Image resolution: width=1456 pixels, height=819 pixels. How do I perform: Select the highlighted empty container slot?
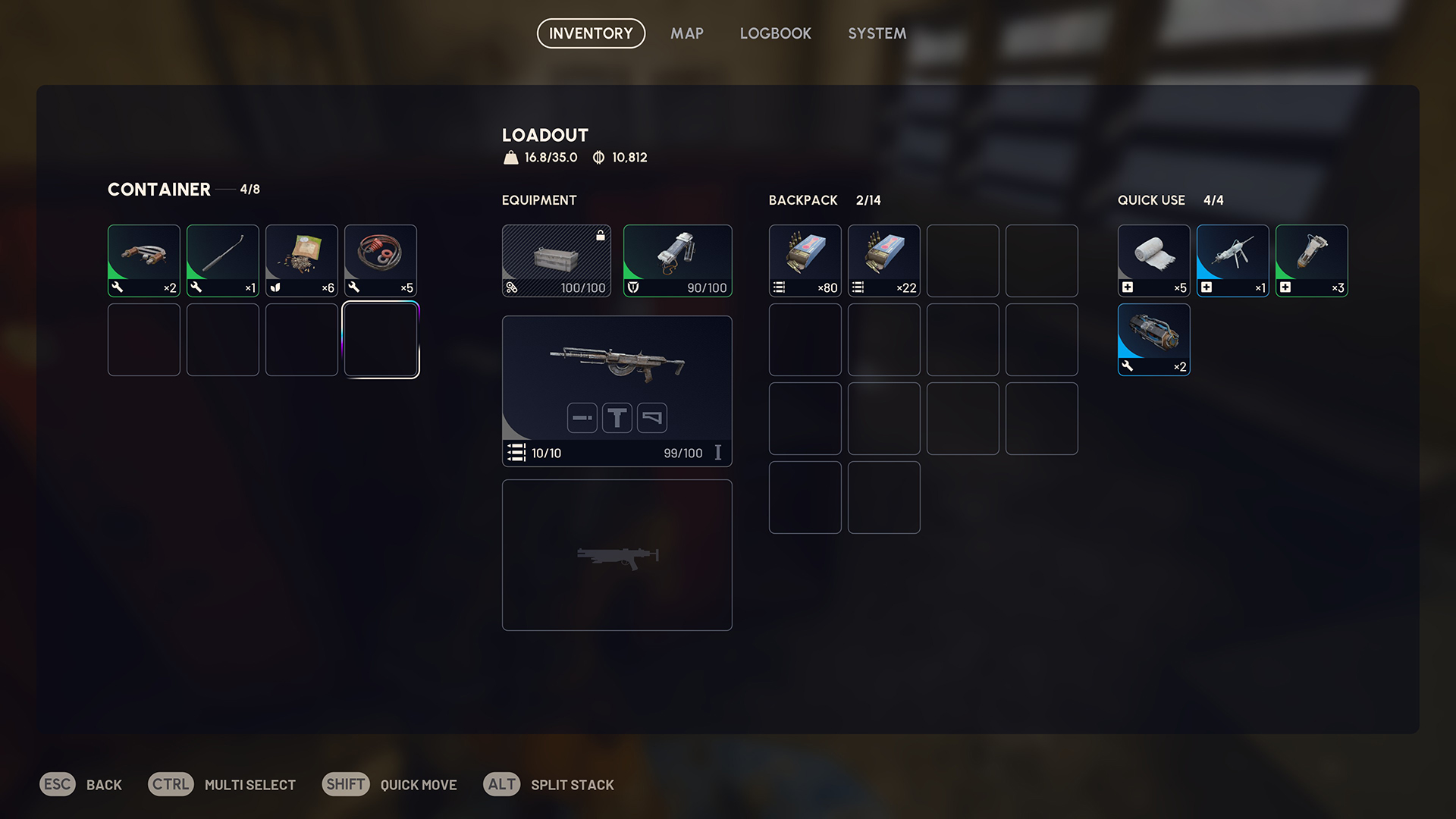coord(381,340)
